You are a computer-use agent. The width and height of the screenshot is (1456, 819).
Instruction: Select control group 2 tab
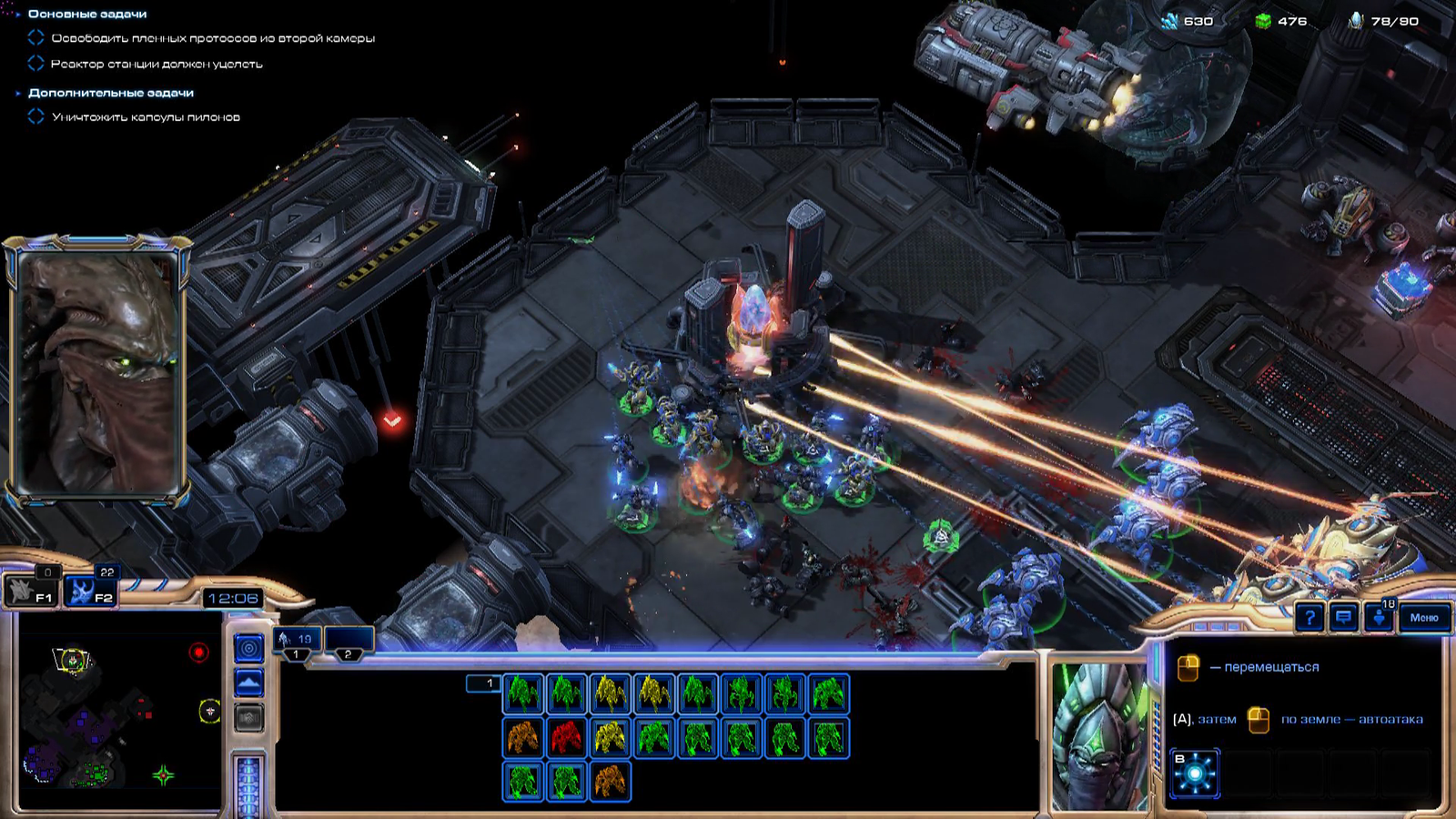tap(349, 642)
